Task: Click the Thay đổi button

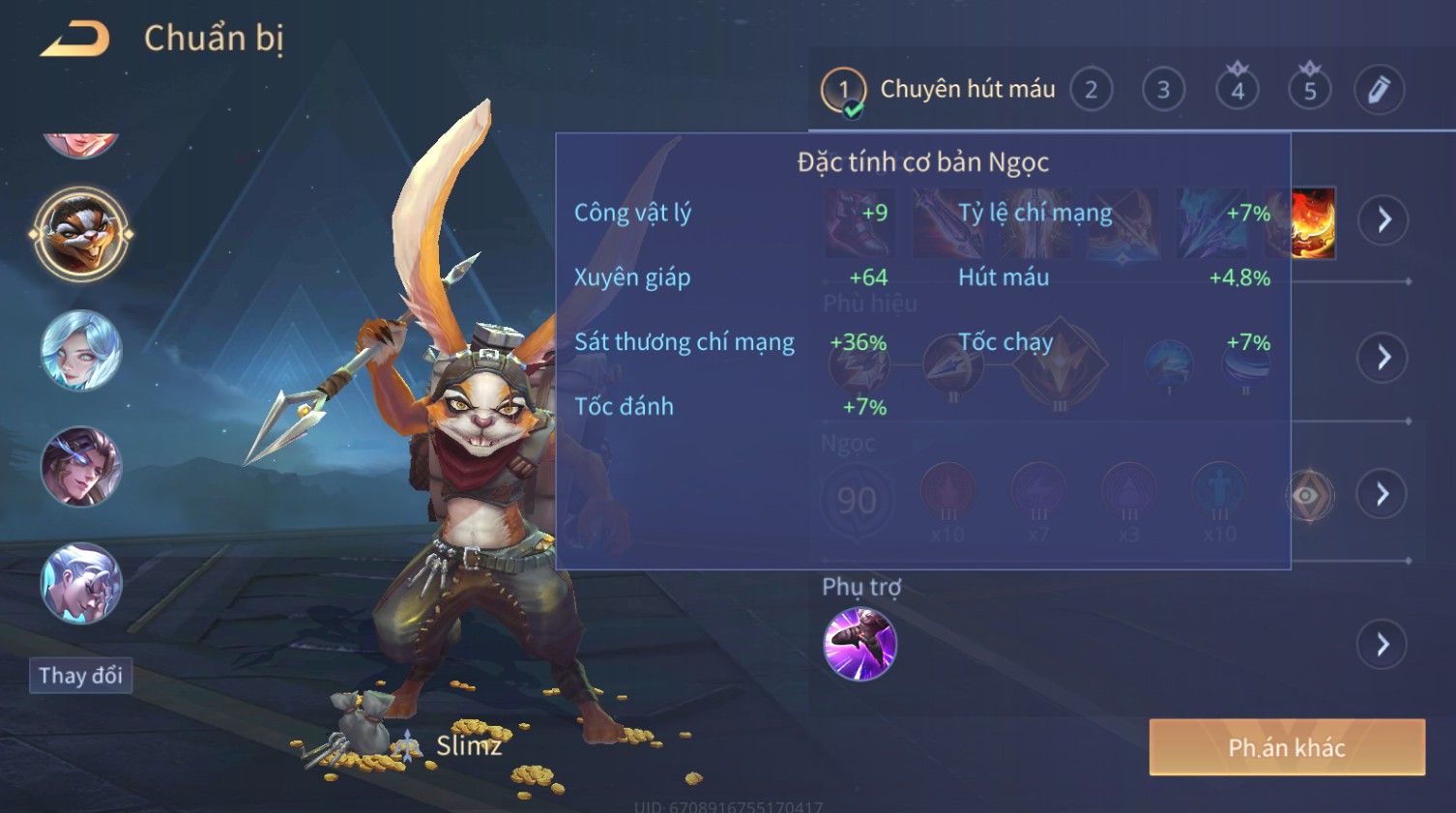Action: (80, 675)
